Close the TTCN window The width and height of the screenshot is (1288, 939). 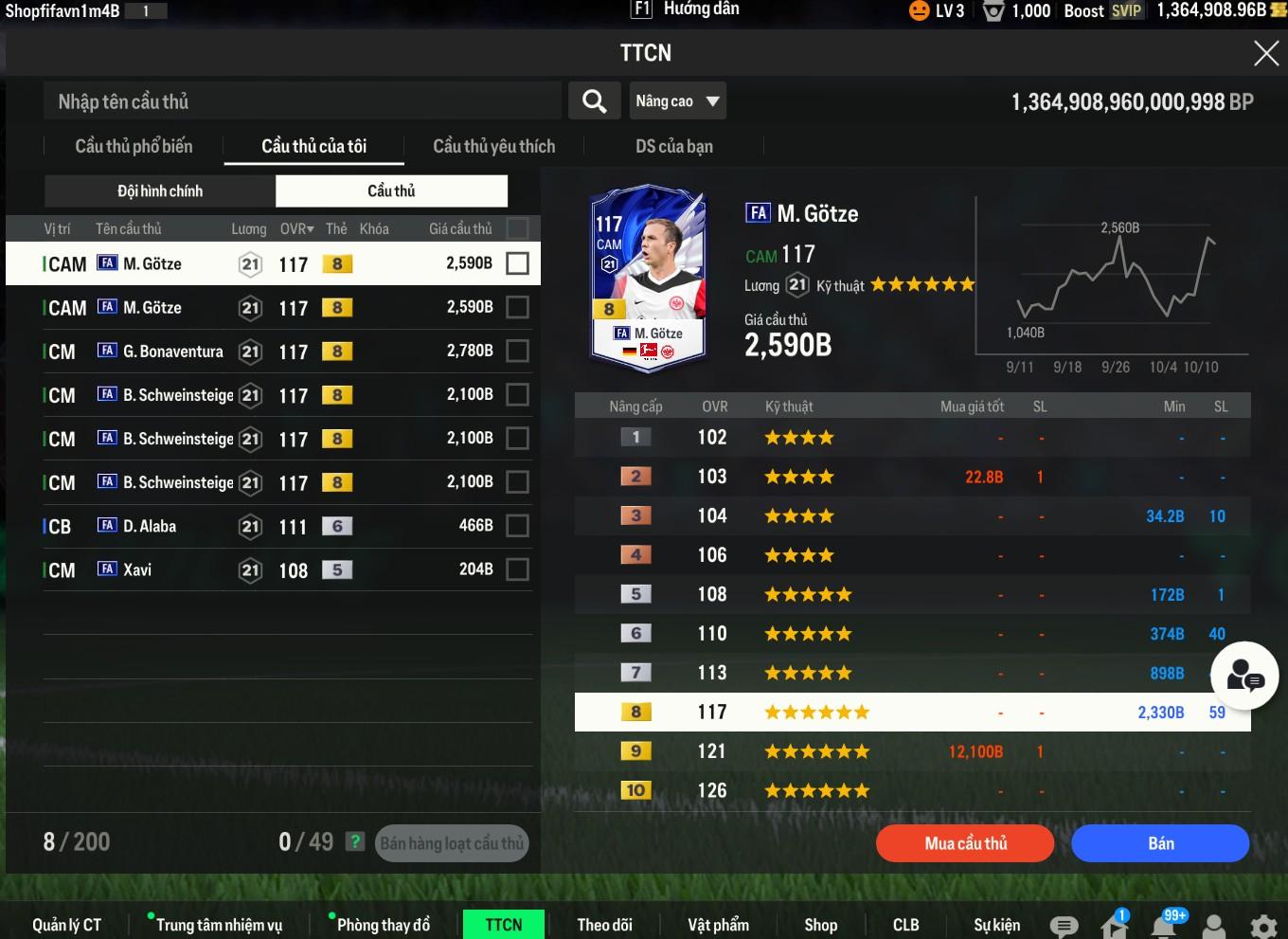[1265, 53]
